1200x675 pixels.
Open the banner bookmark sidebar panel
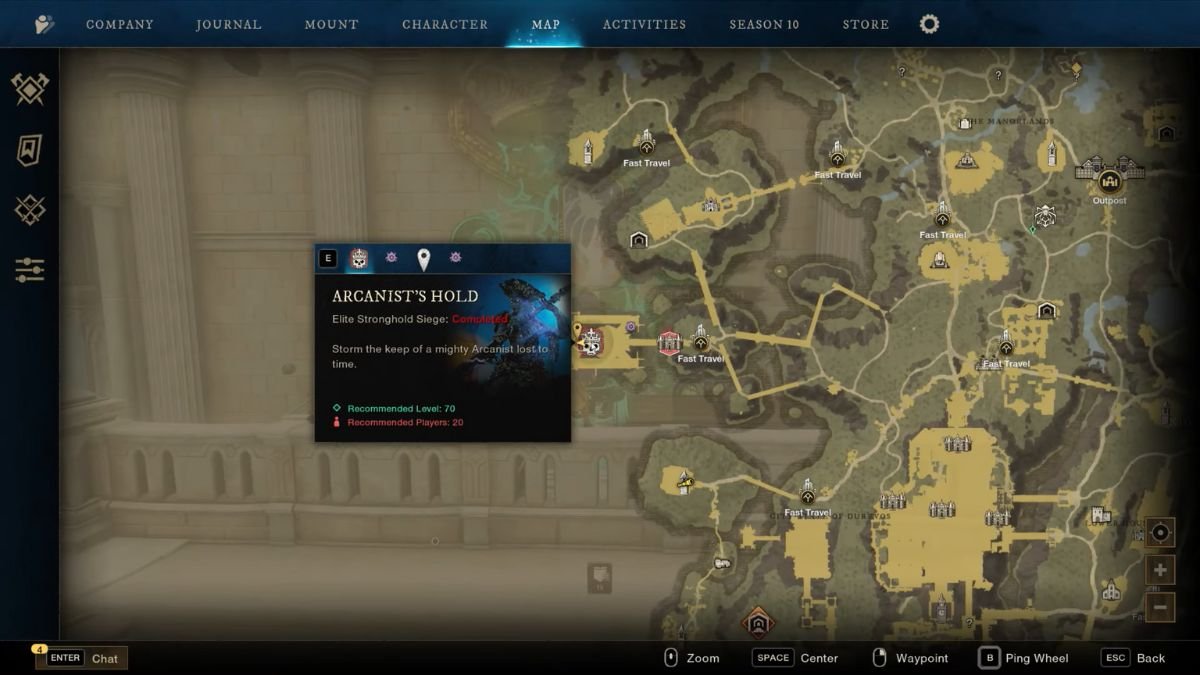(x=30, y=150)
